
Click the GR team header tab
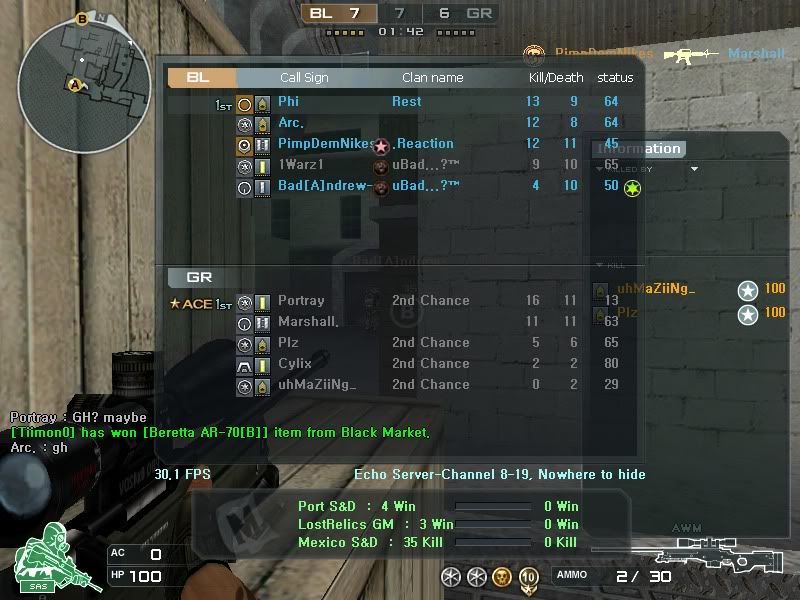(200, 277)
